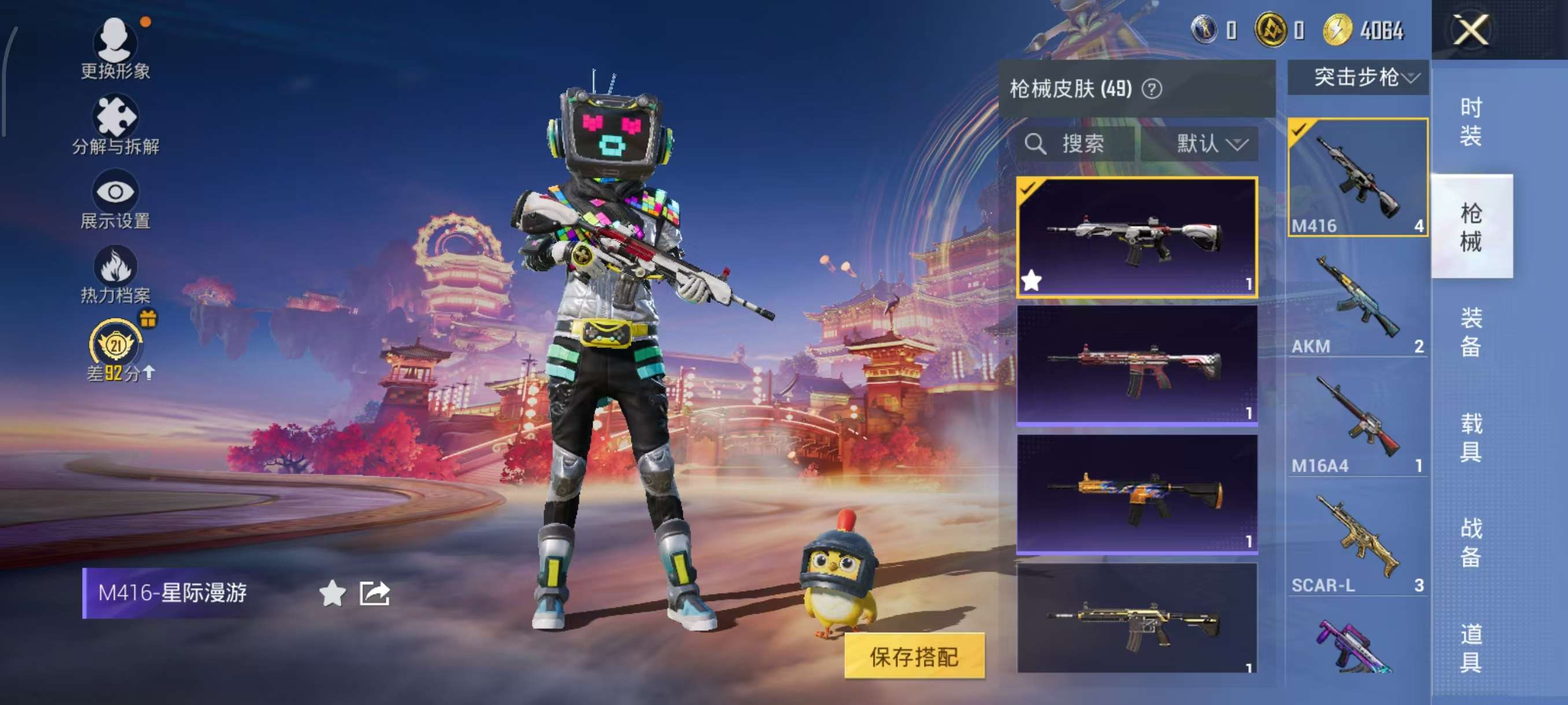Close the inventory screen with the X
Screen dimensions: 1568x705
click(x=1471, y=30)
